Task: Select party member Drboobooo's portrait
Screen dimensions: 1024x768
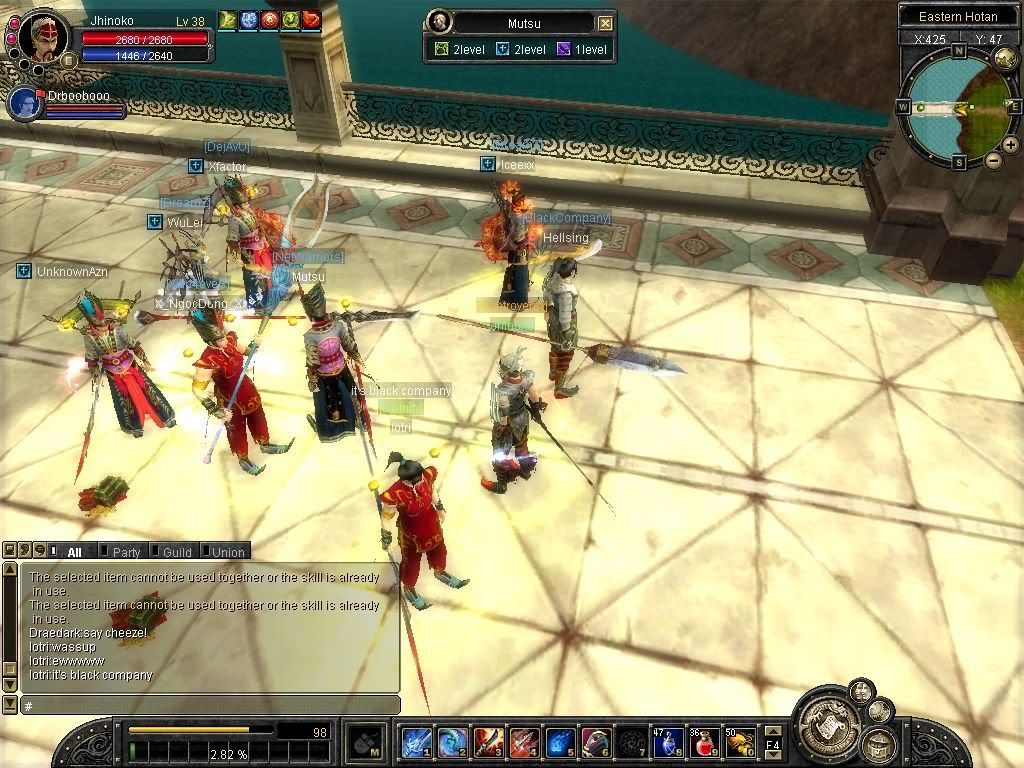Action: (26, 104)
